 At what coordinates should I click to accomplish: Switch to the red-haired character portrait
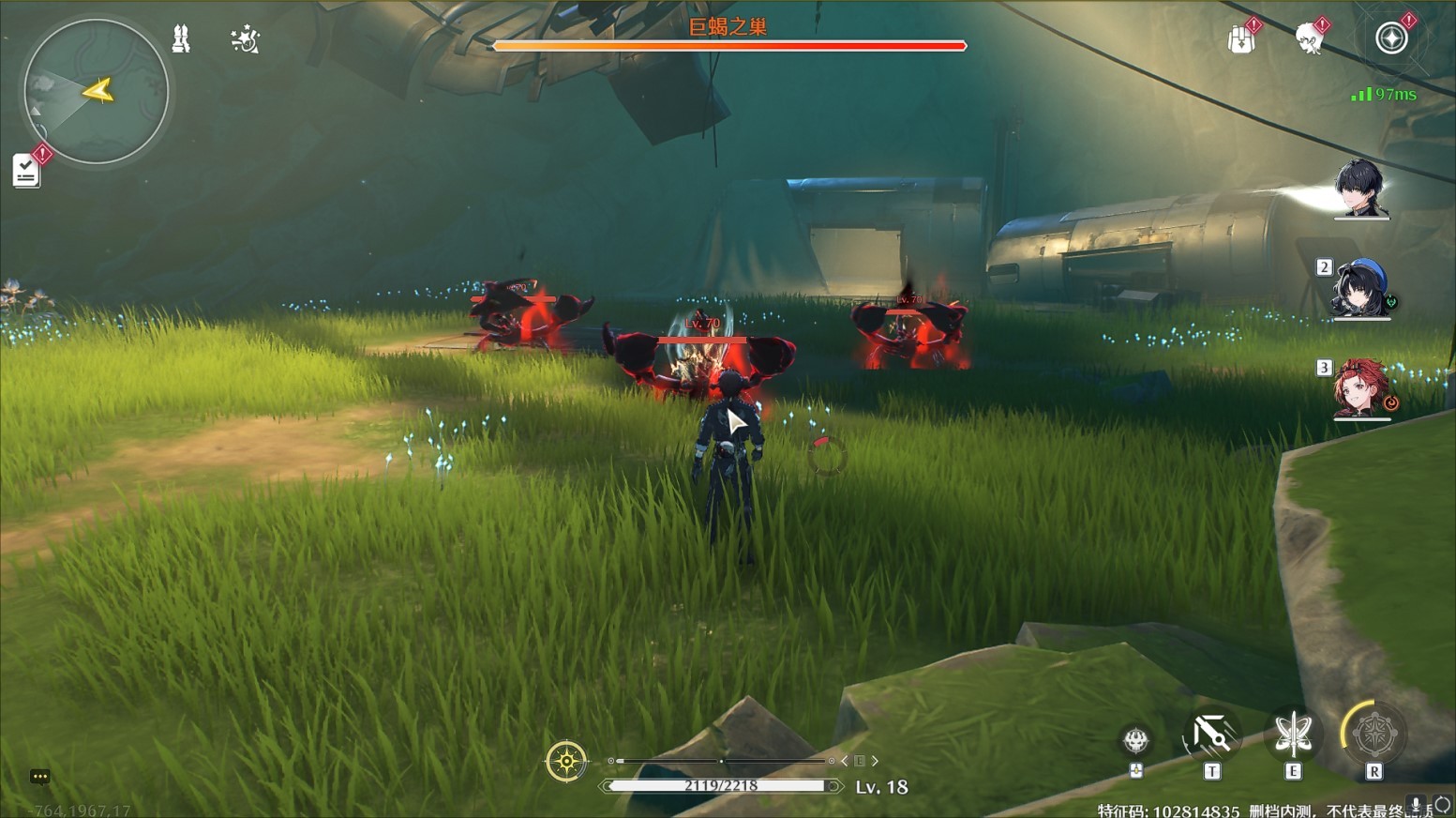tap(1360, 387)
